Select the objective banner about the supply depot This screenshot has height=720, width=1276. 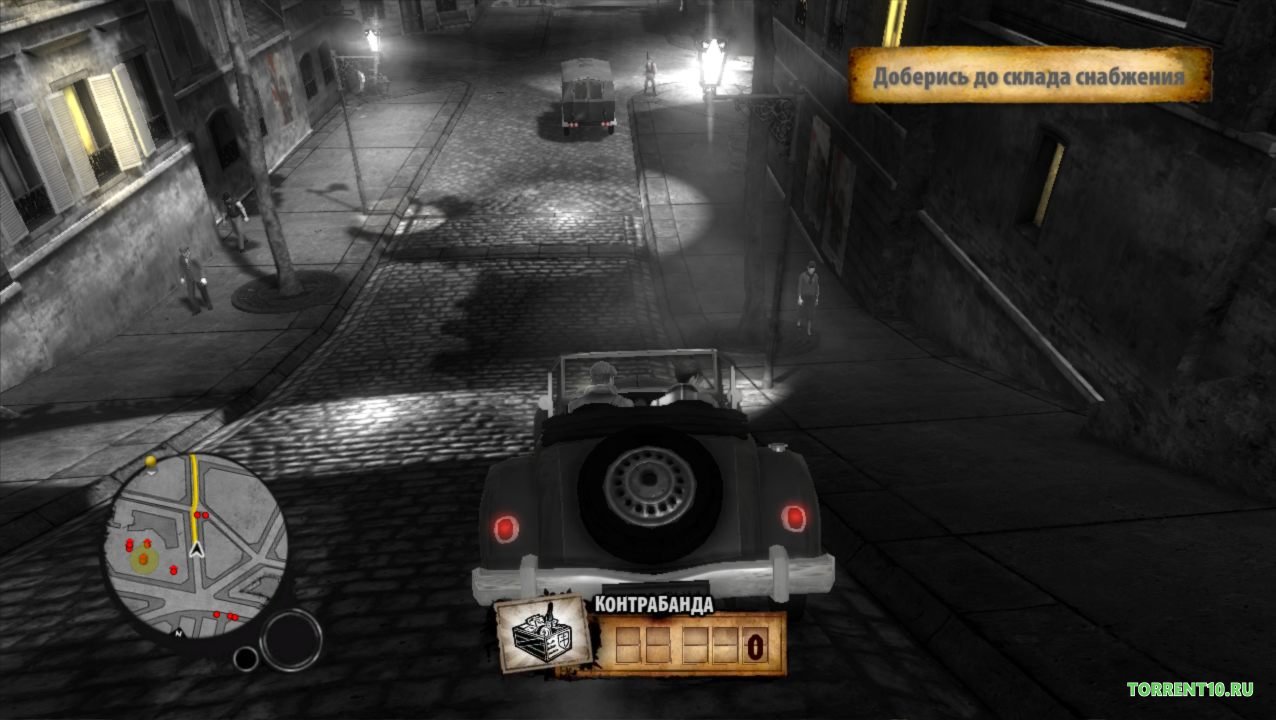1030,76
